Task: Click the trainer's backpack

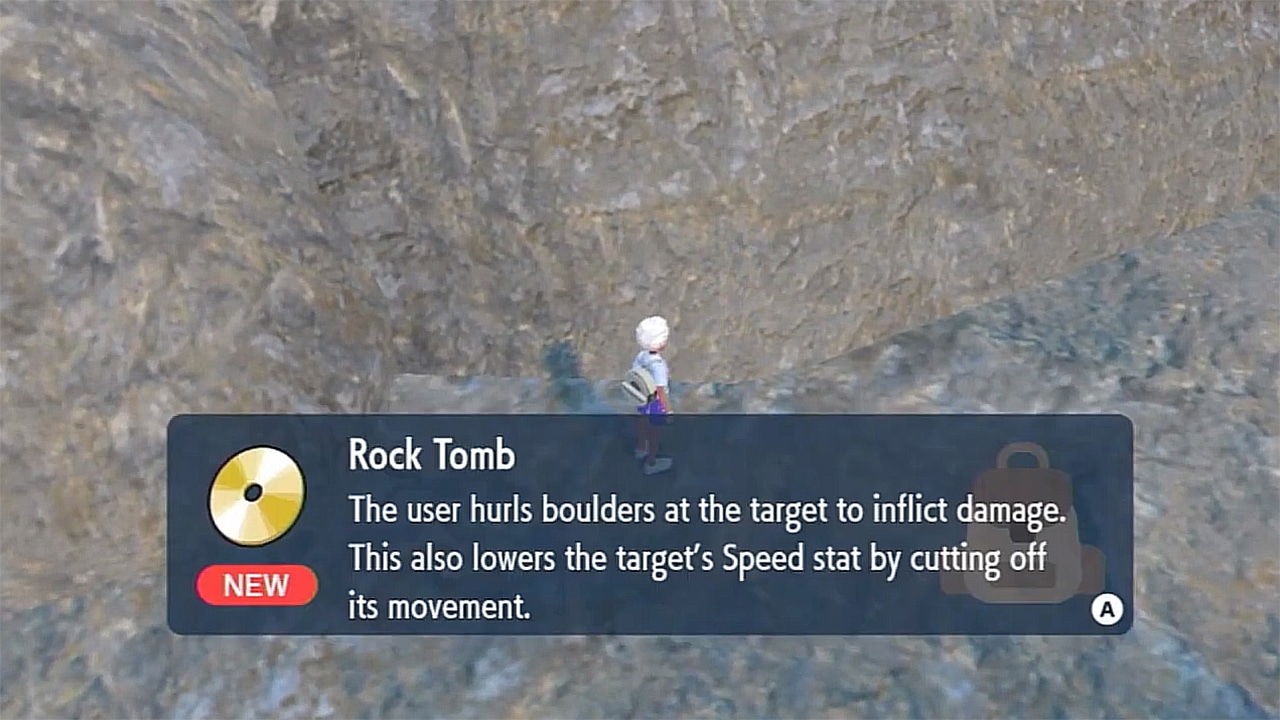Action: tap(638, 385)
